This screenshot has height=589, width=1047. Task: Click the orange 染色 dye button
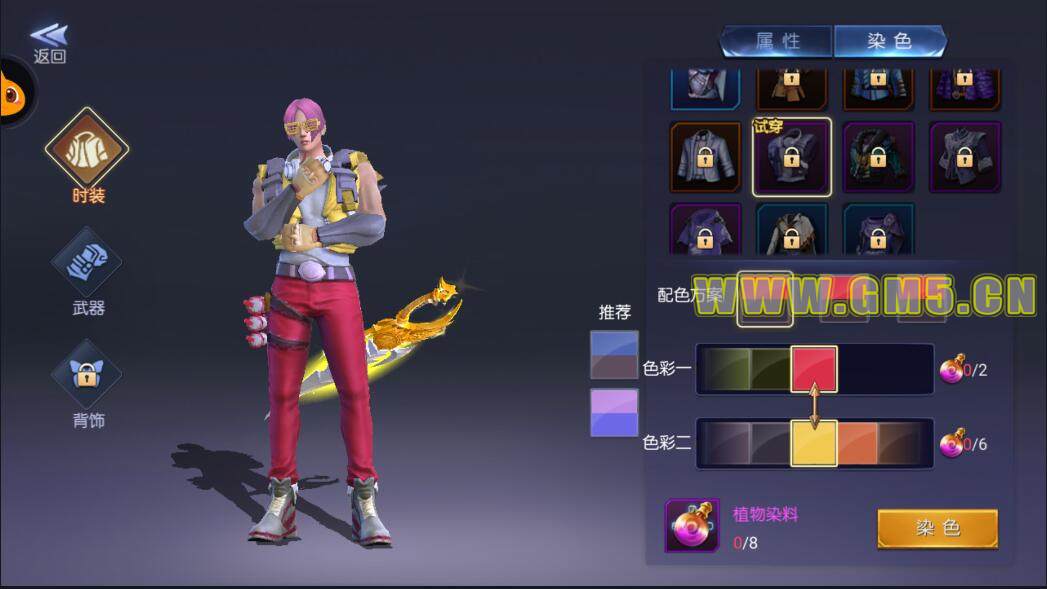coord(937,528)
